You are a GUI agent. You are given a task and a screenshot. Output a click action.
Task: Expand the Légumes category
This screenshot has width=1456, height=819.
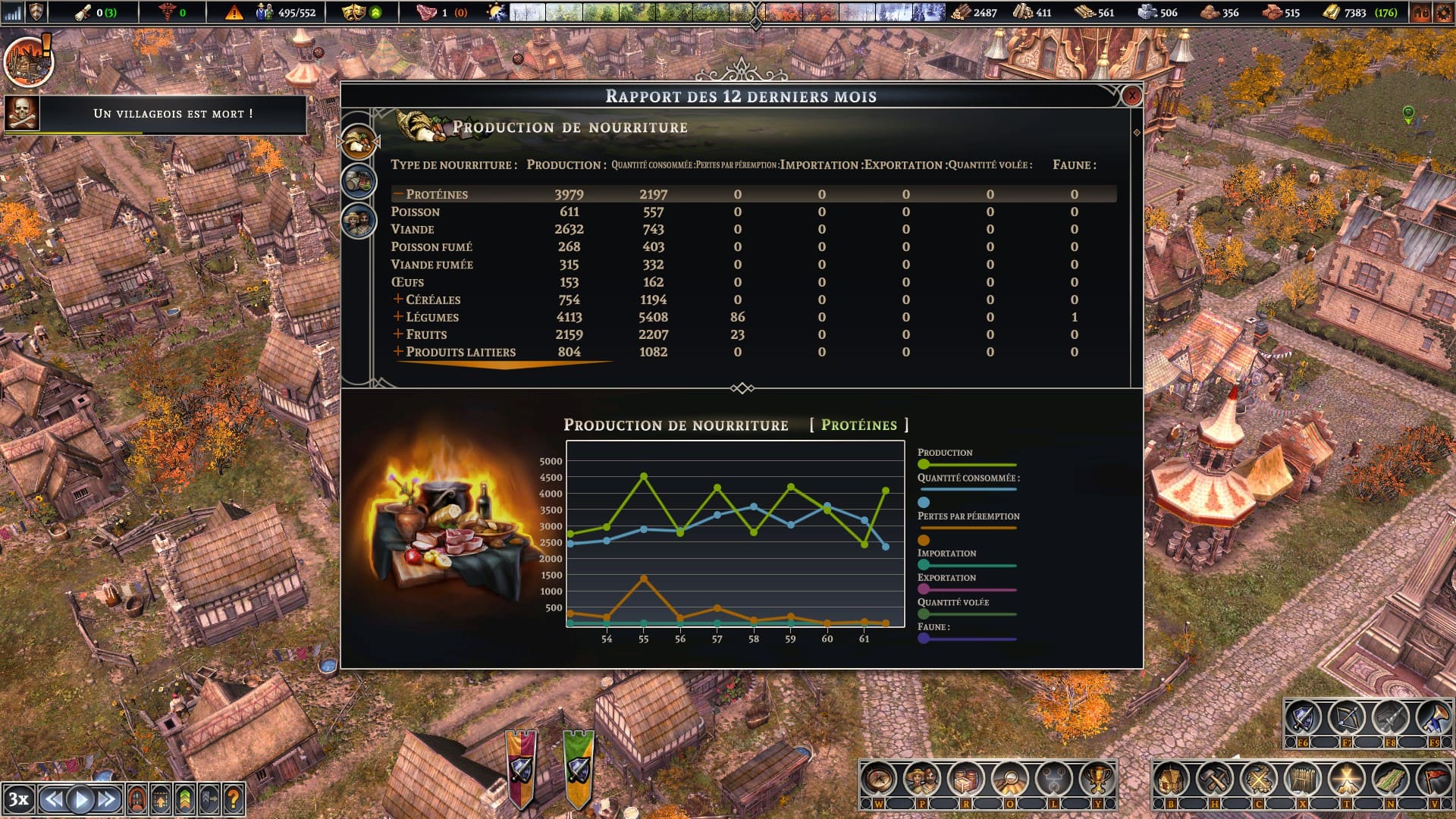pos(398,317)
